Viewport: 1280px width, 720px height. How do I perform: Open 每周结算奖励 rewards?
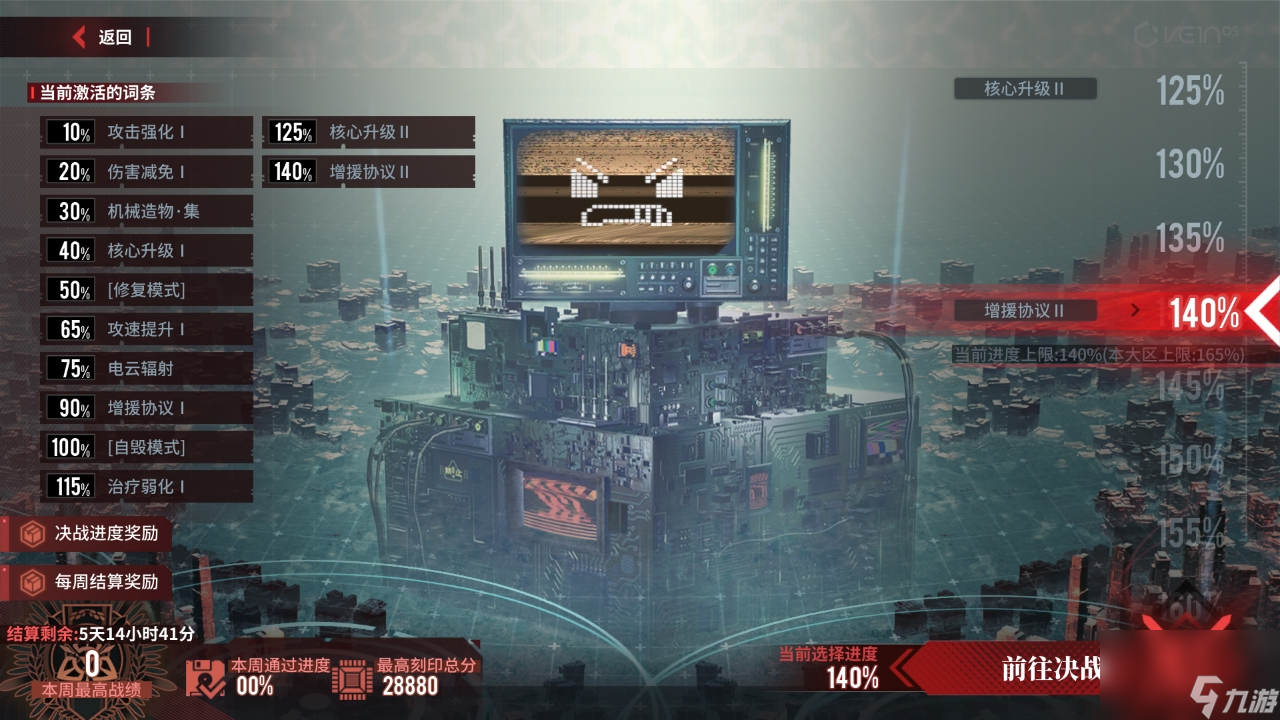click(90, 582)
